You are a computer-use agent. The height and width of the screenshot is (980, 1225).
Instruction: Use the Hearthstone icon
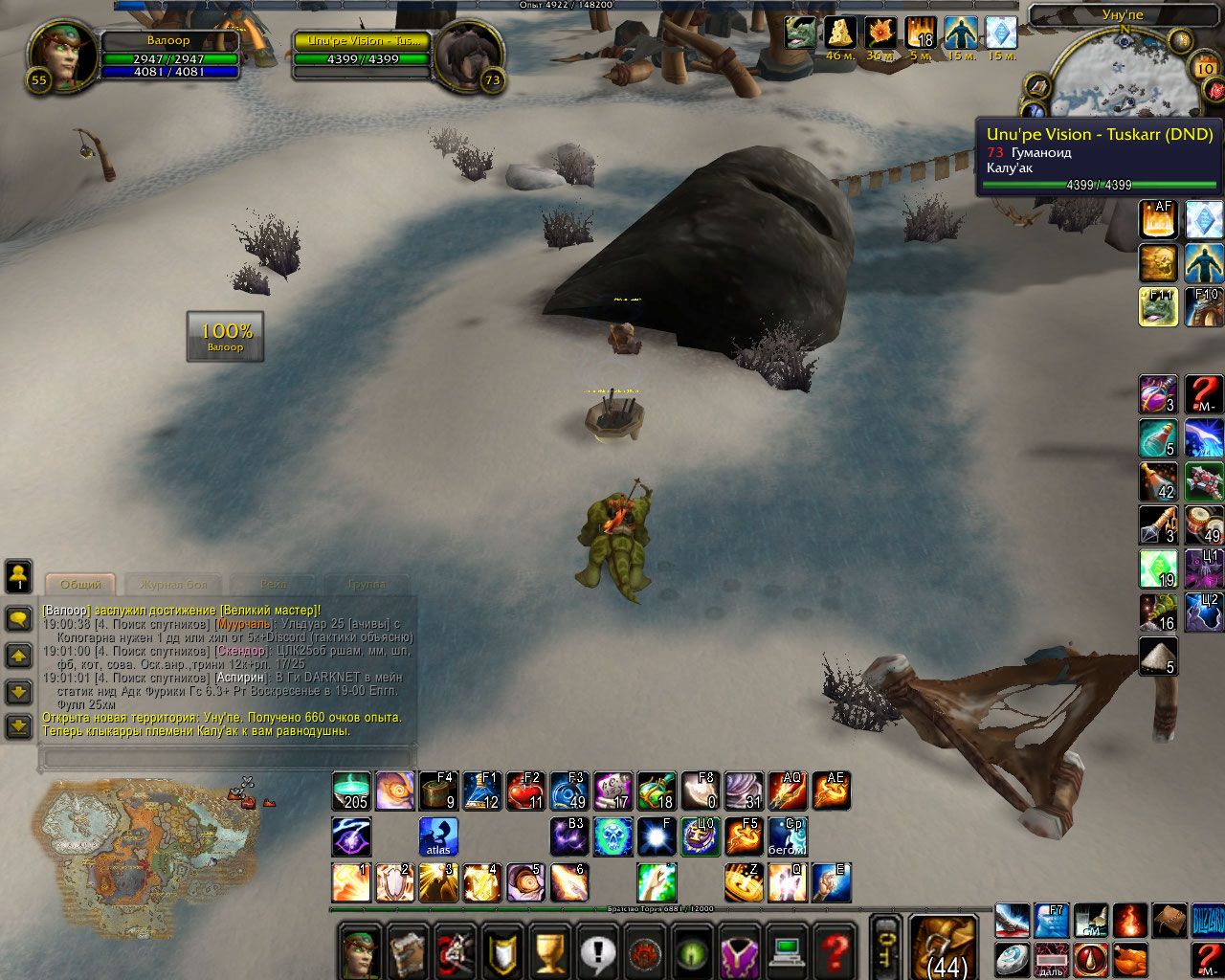tap(1010, 959)
